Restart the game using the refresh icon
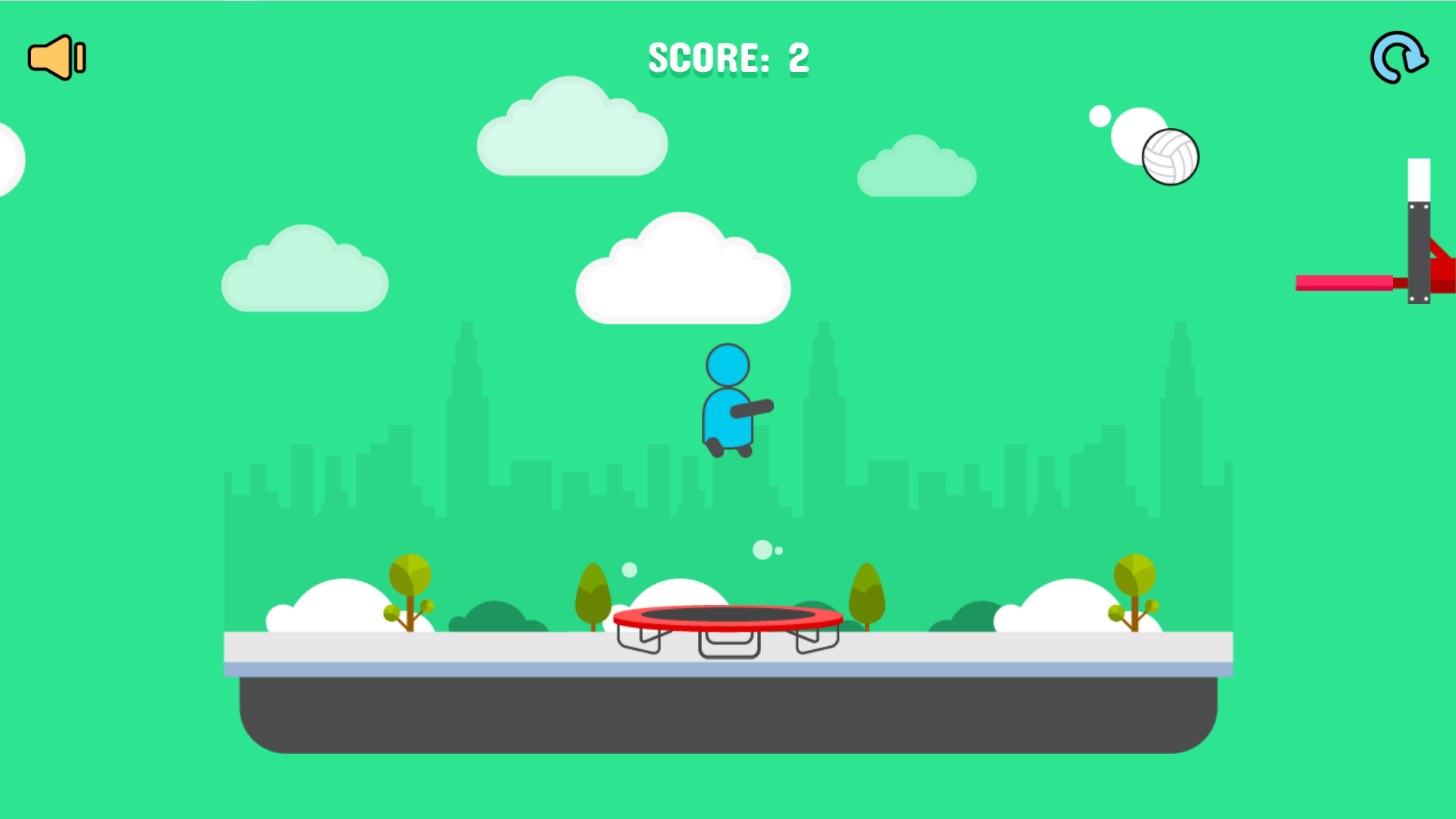The image size is (1456, 819). click(x=1398, y=57)
